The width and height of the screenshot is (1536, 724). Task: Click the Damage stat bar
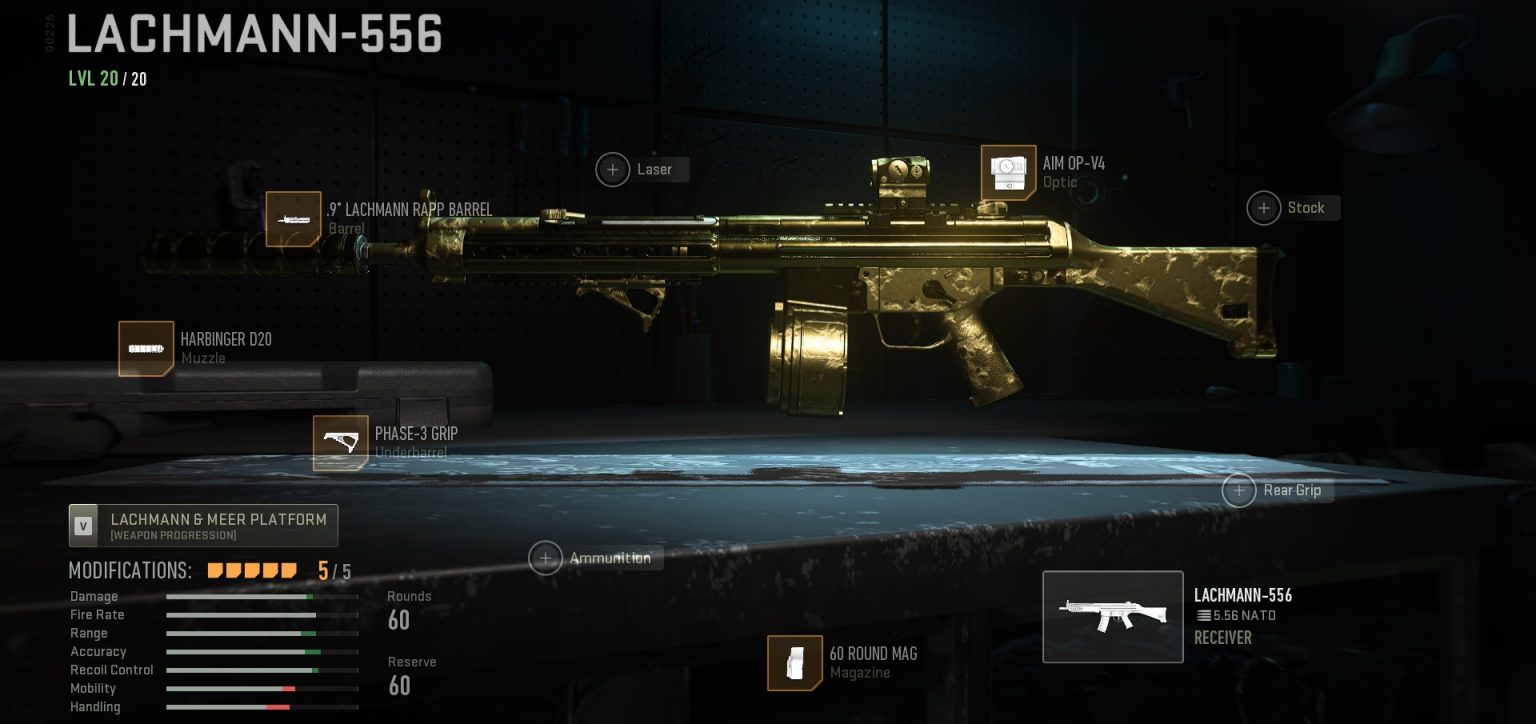[262, 596]
